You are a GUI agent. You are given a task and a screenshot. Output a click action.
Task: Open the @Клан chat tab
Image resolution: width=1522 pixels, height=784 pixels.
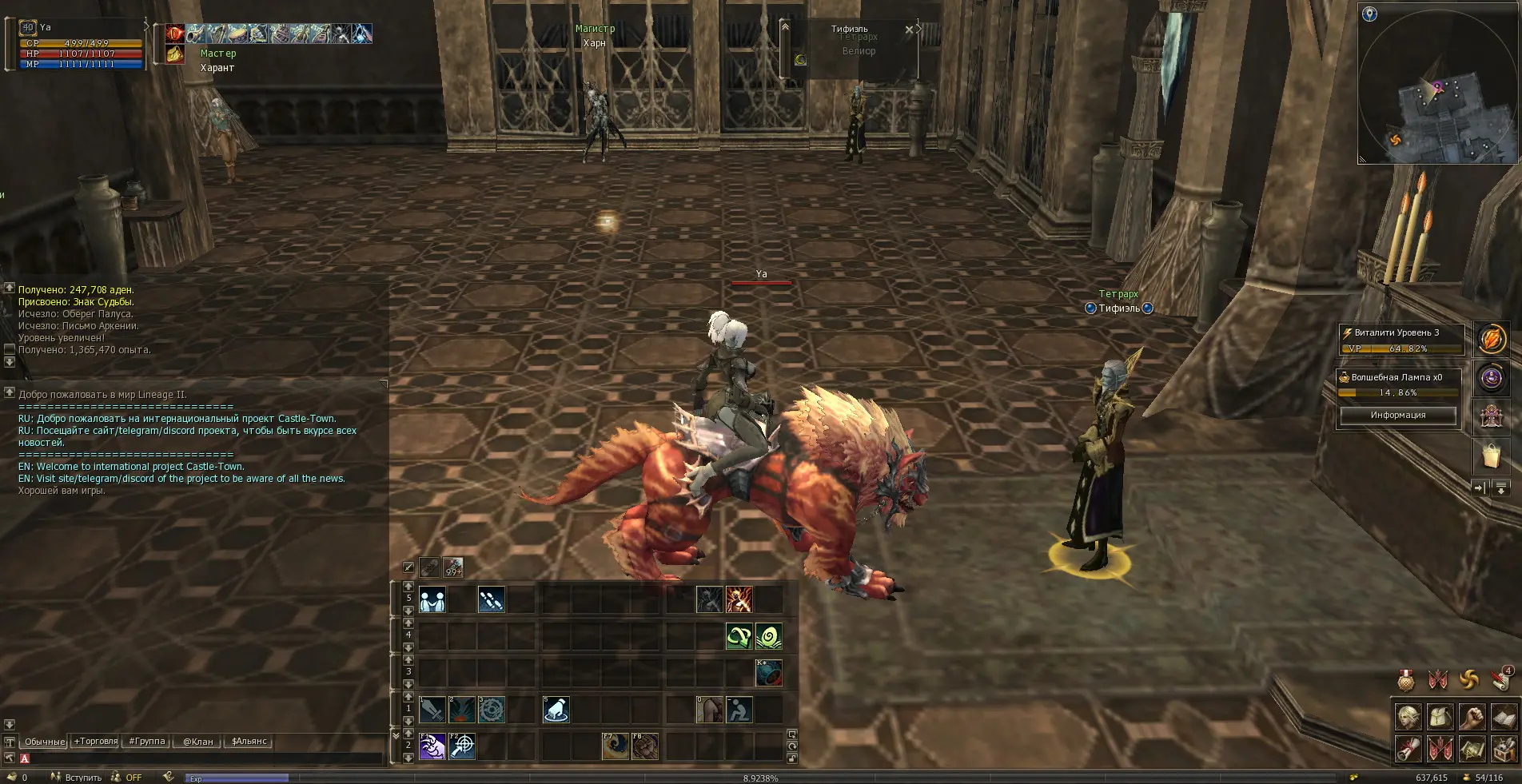point(197,742)
